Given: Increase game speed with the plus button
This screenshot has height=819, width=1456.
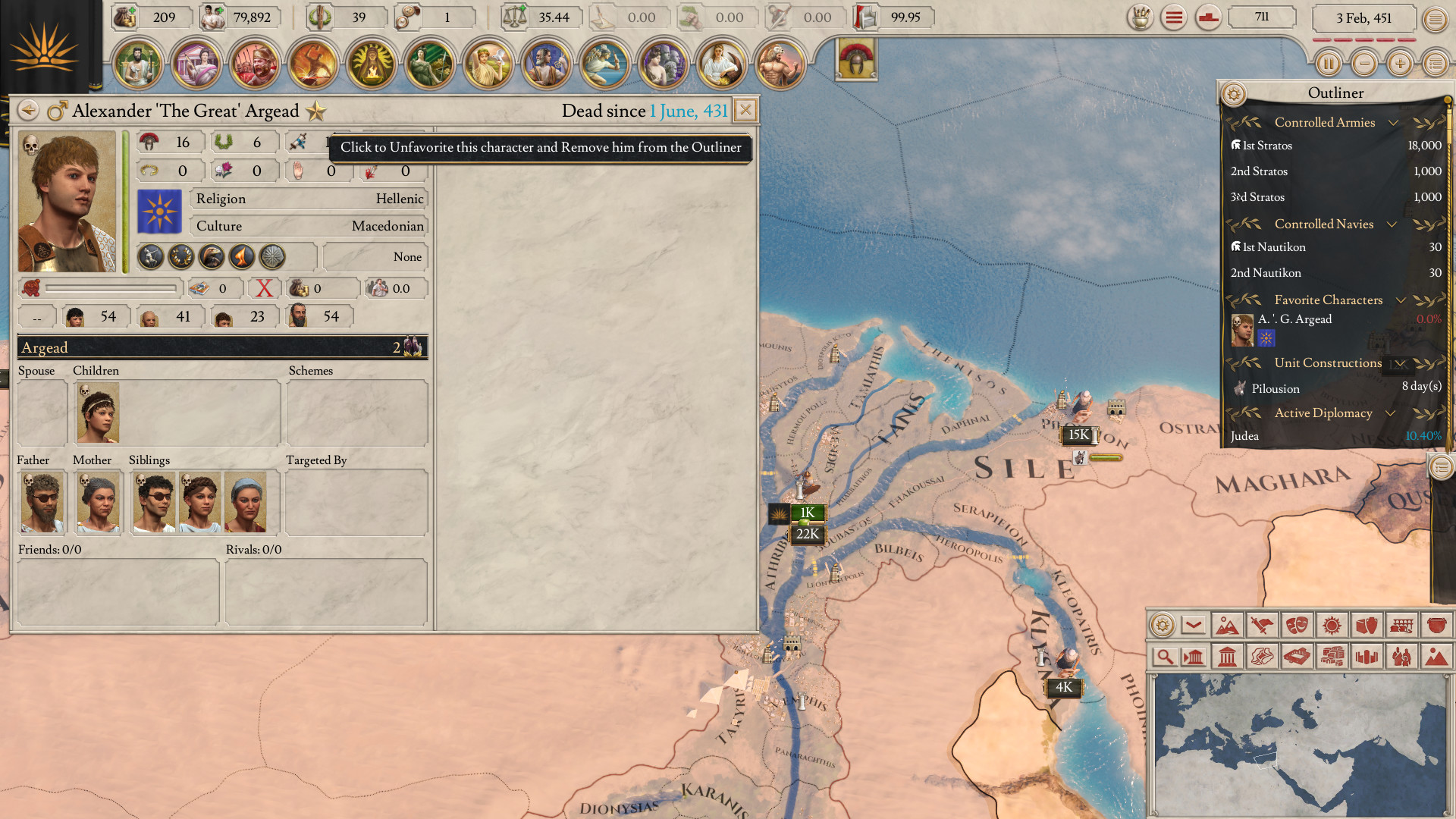Looking at the screenshot, I should pyautogui.click(x=1400, y=64).
